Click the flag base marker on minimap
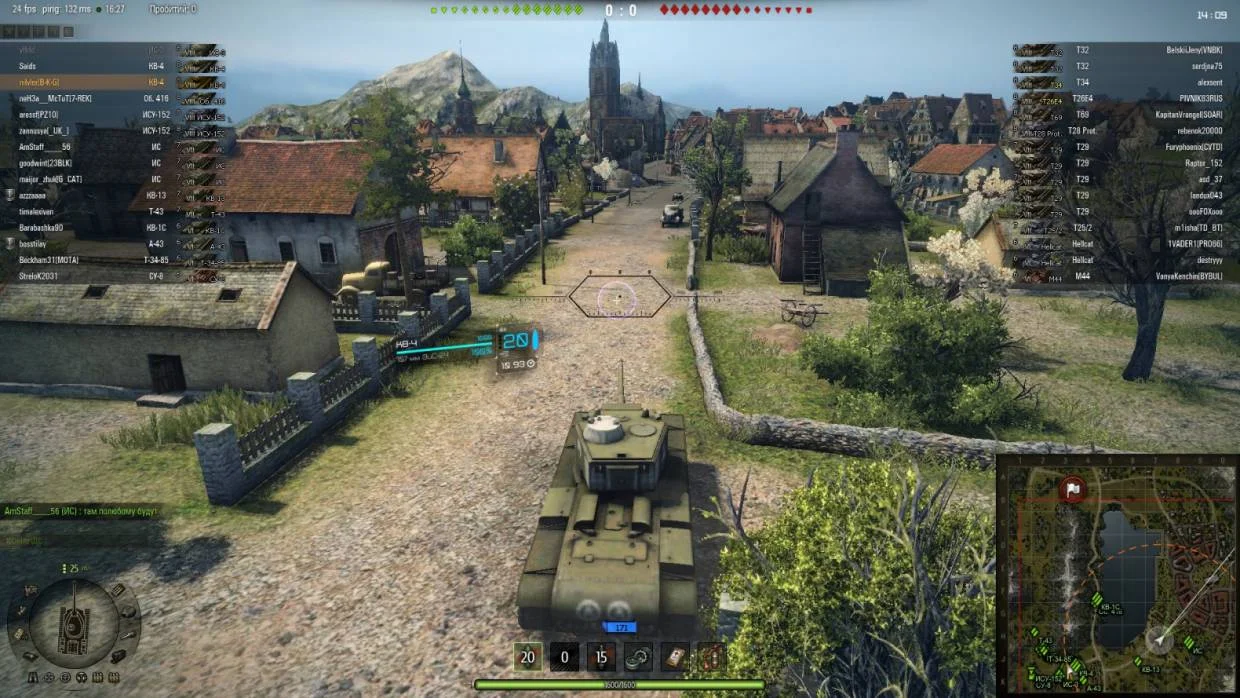The height and width of the screenshot is (698, 1240). pos(1073,490)
